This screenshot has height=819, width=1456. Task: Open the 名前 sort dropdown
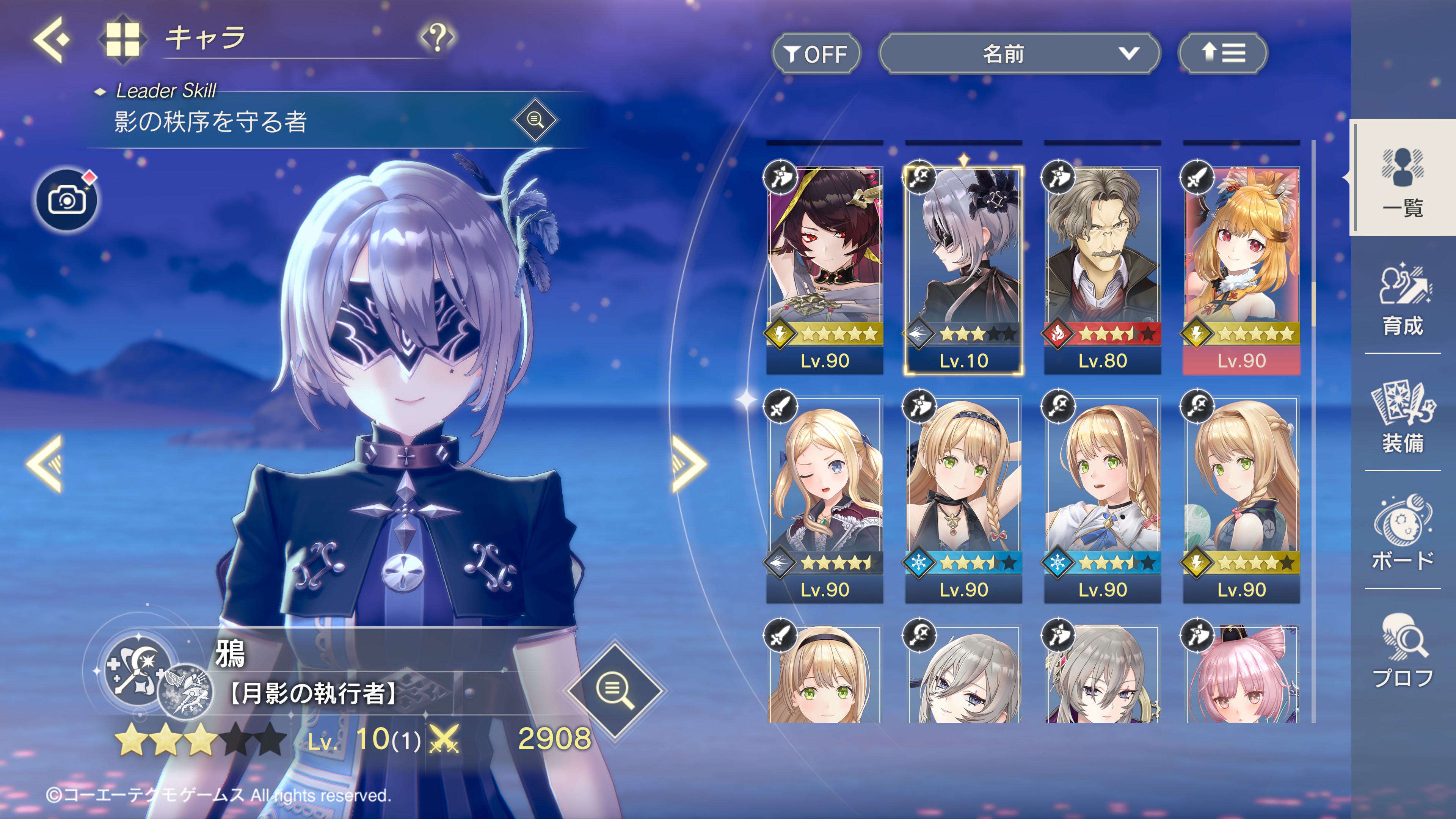1018,54
